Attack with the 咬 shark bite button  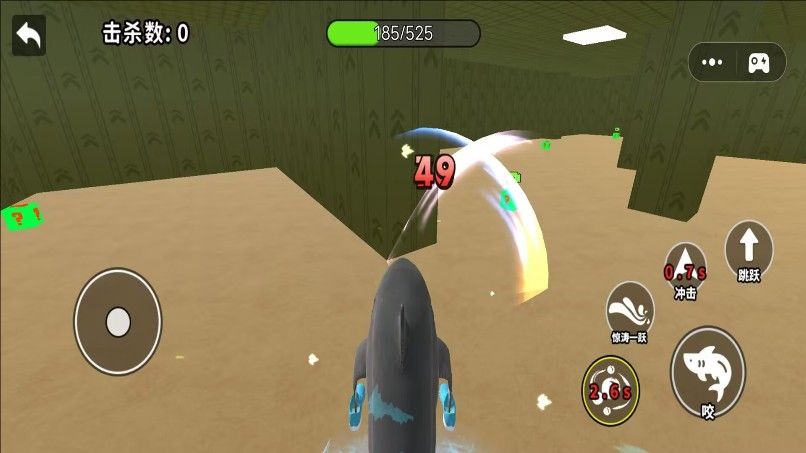point(707,370)
